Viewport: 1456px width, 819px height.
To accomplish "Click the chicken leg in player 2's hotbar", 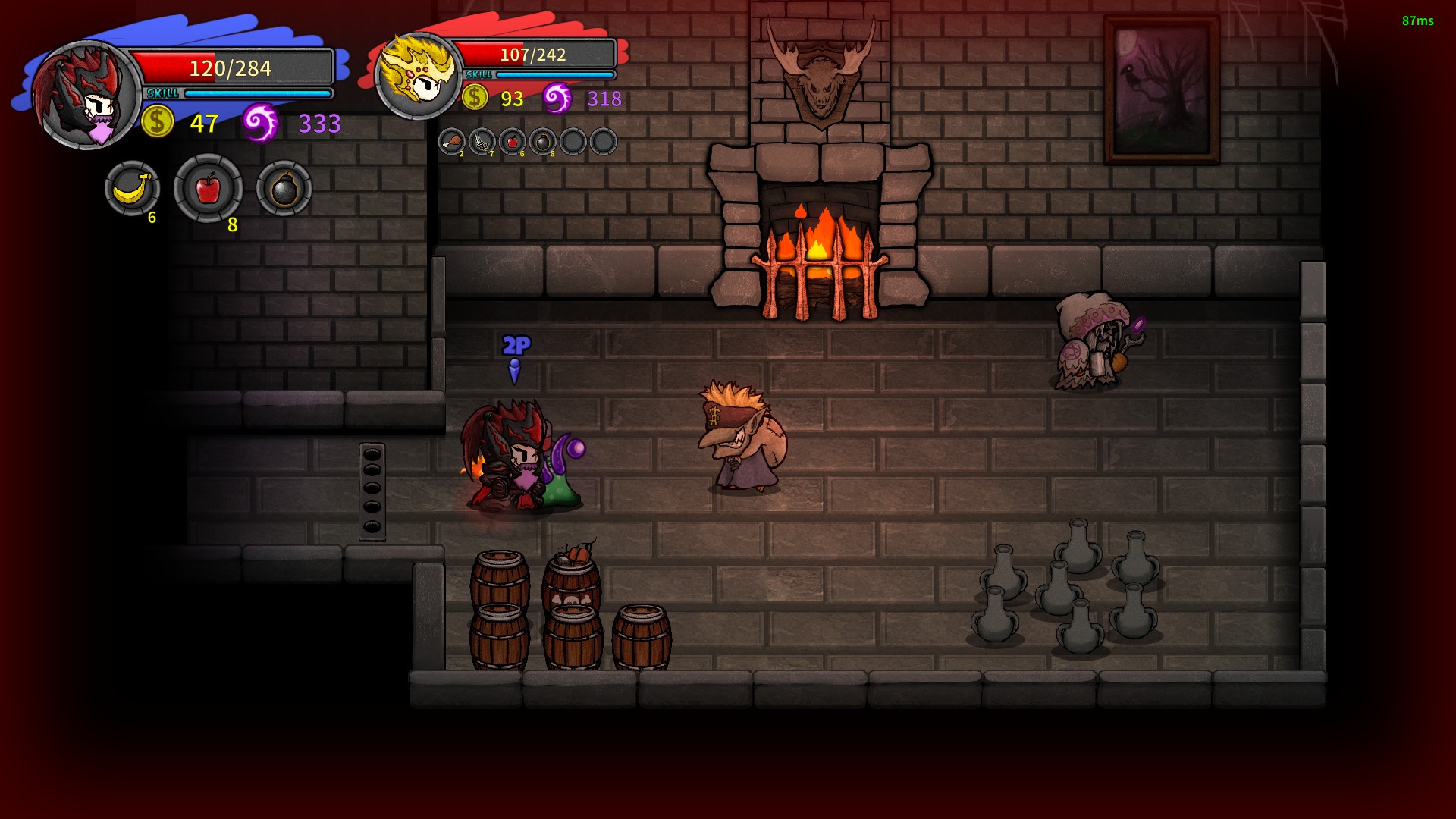I will coord(452,142).
